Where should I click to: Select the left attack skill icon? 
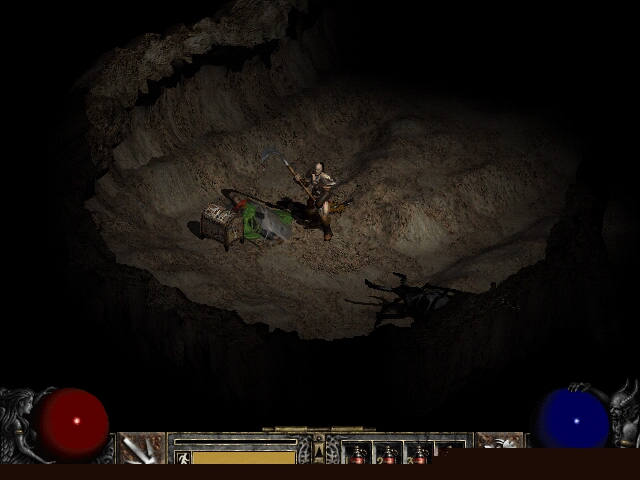[141, 448]
